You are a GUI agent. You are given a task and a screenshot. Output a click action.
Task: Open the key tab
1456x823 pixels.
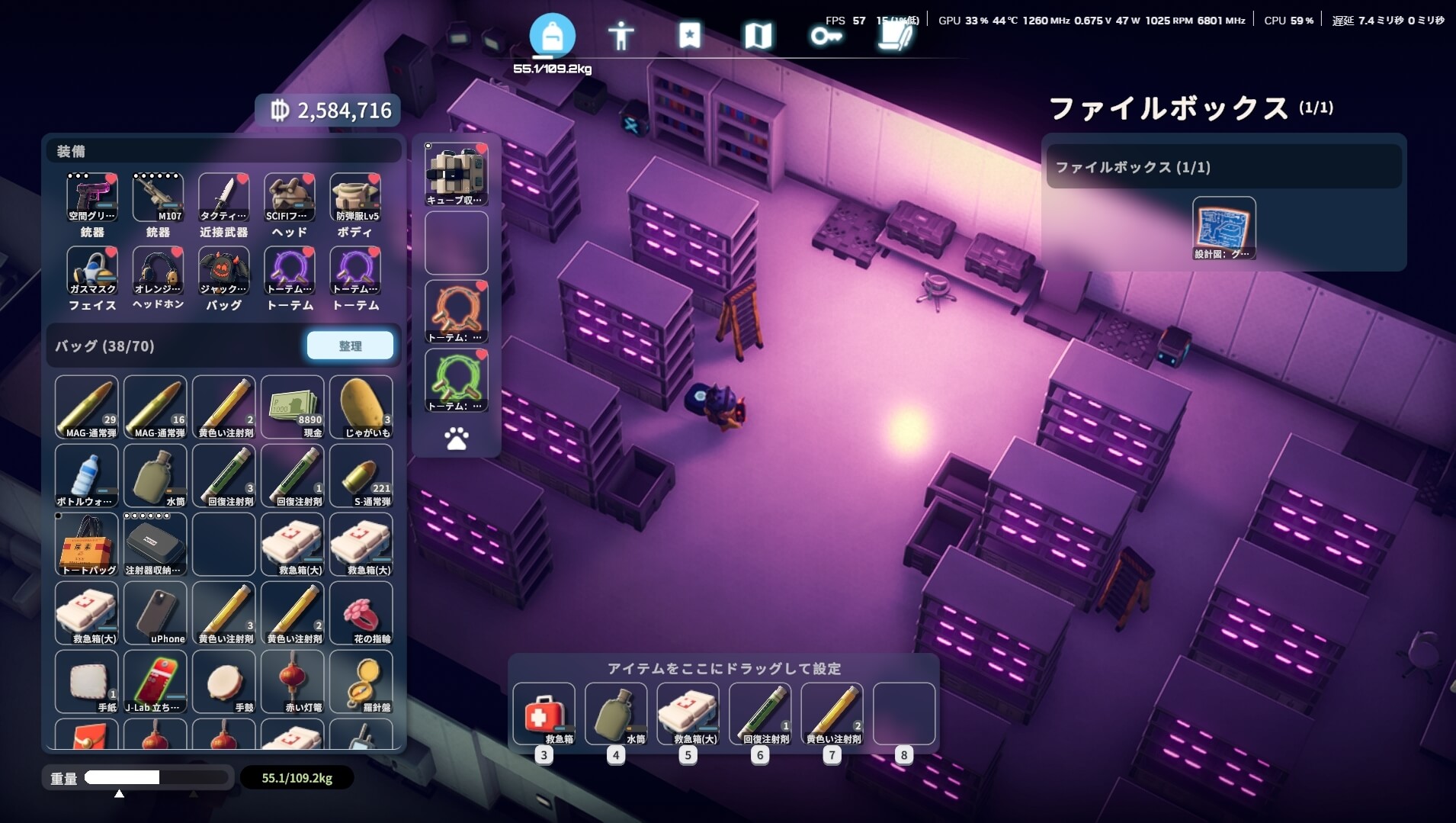click(x=826, y=35)
